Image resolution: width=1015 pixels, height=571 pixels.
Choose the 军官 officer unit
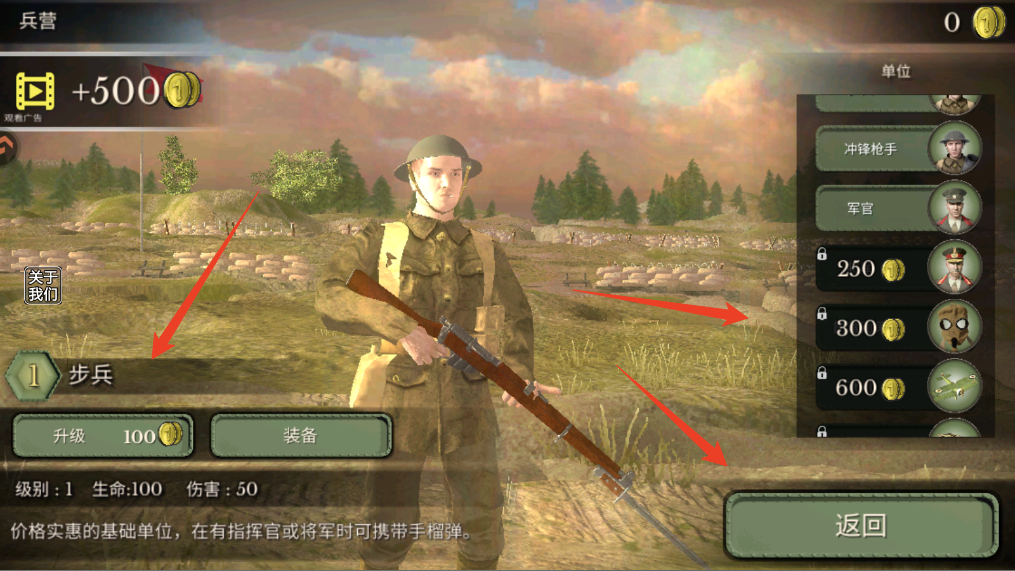897,208
